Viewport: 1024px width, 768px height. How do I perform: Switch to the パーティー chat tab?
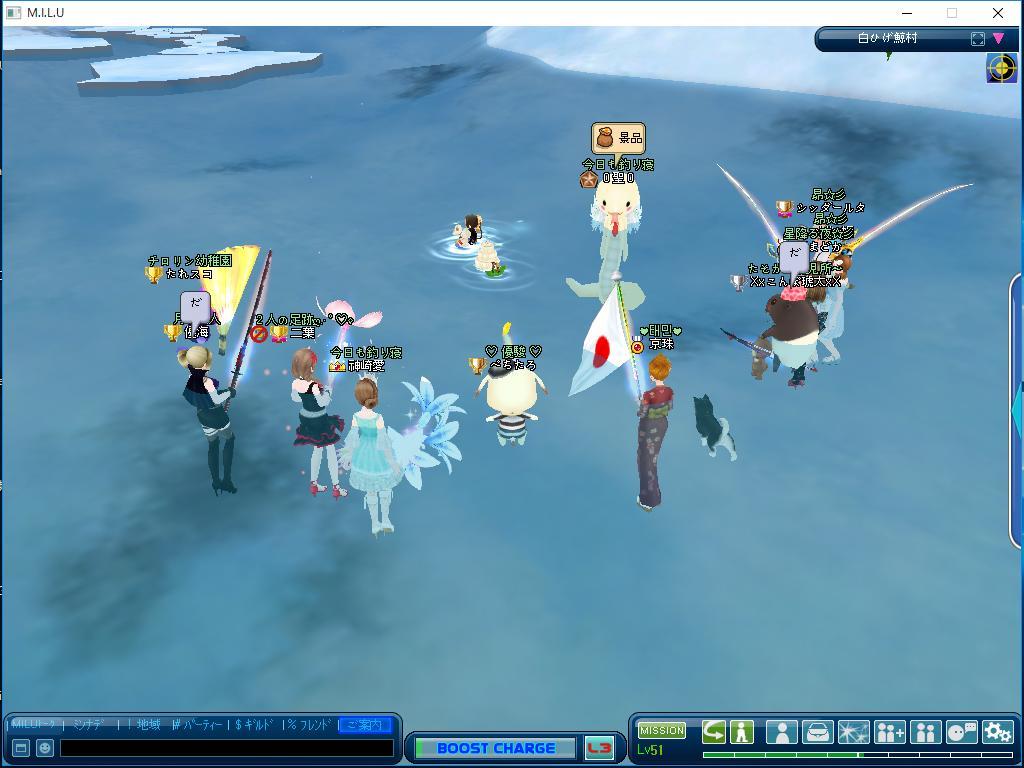pos(202,725)
